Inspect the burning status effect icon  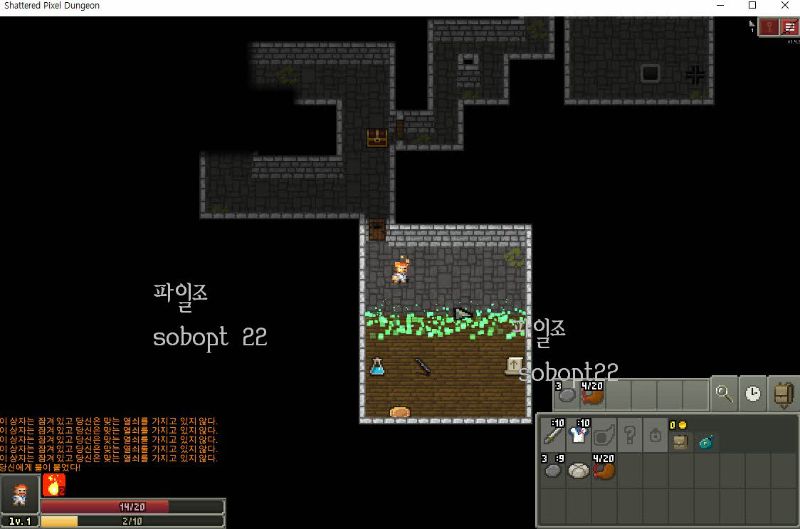(x=54, y=485)
